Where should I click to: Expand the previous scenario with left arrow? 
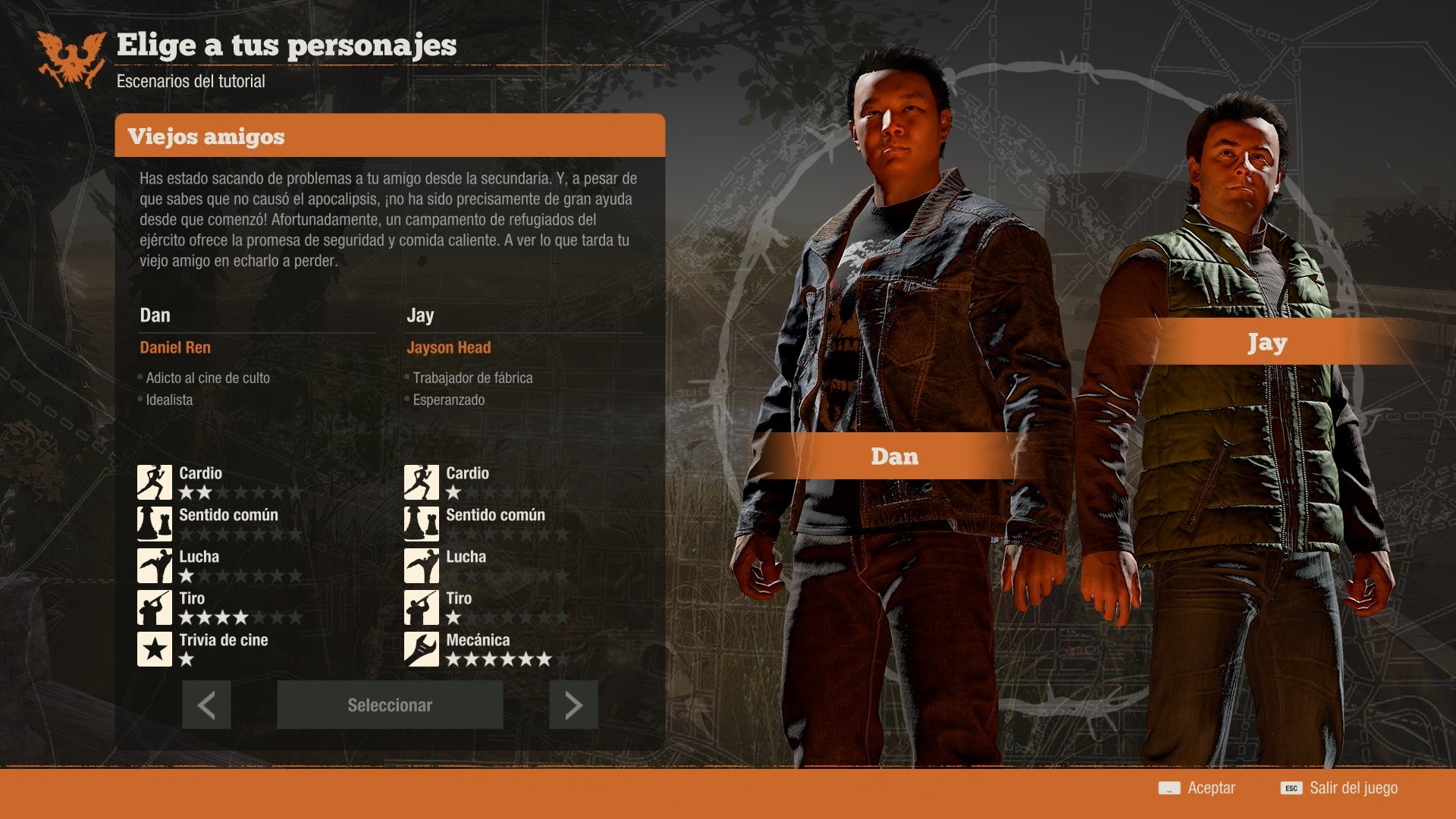pyautogui.click(x=206, y=704)
